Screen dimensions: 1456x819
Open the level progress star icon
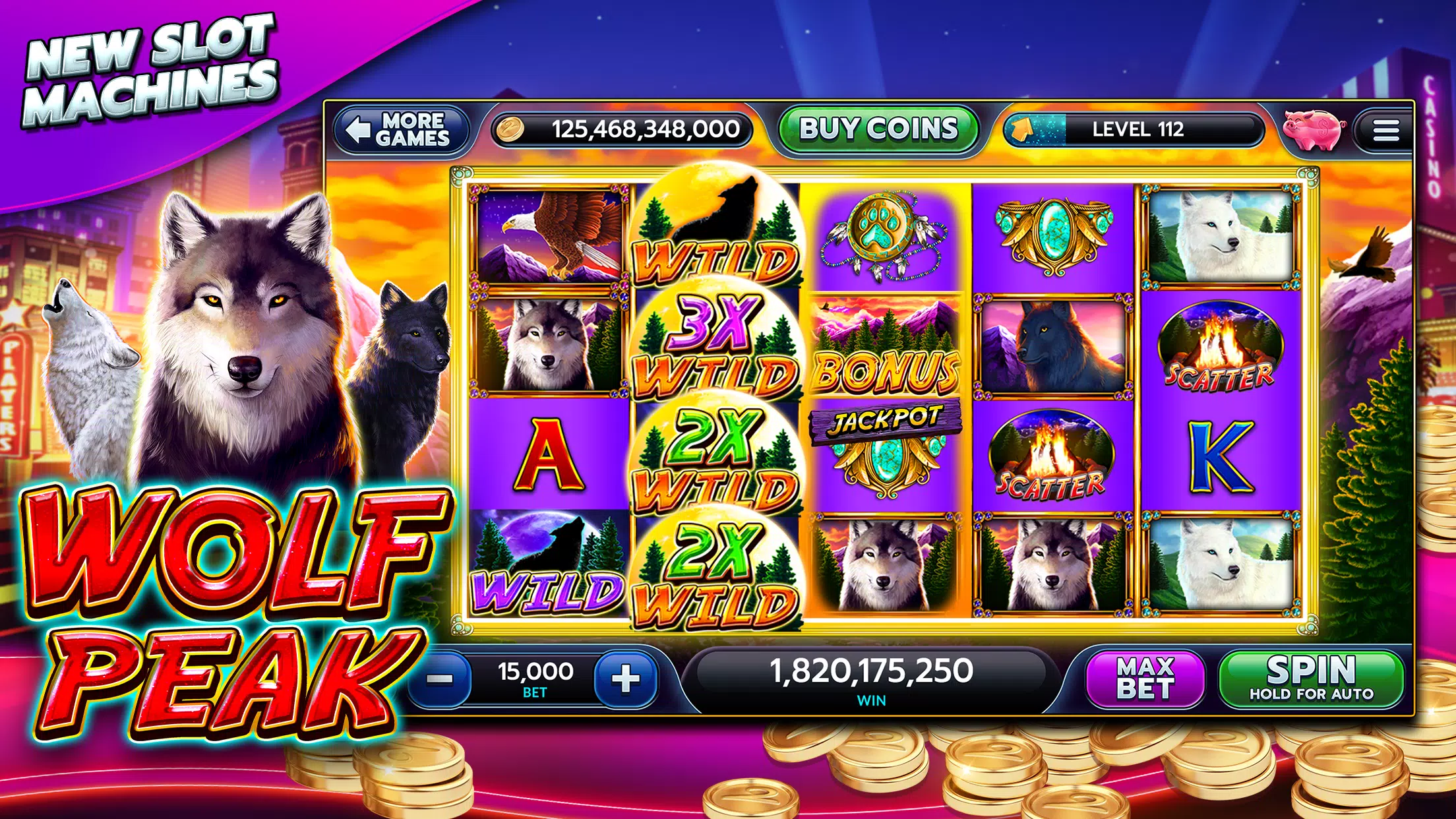(1023, 131)
